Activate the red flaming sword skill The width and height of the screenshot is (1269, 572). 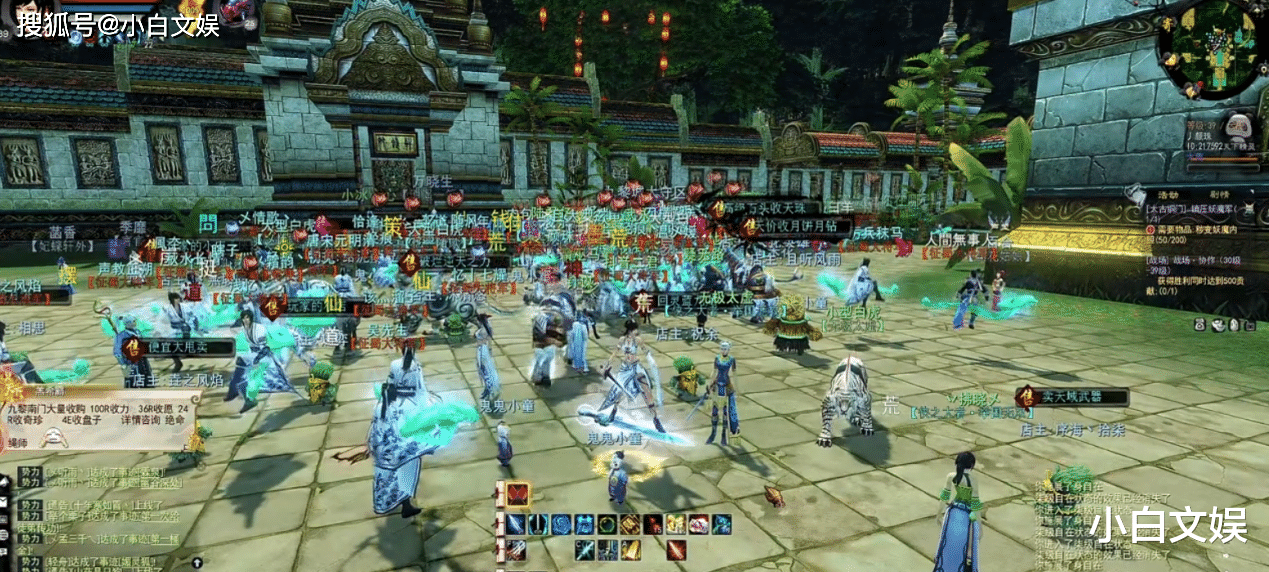click(x=676, y=550)
